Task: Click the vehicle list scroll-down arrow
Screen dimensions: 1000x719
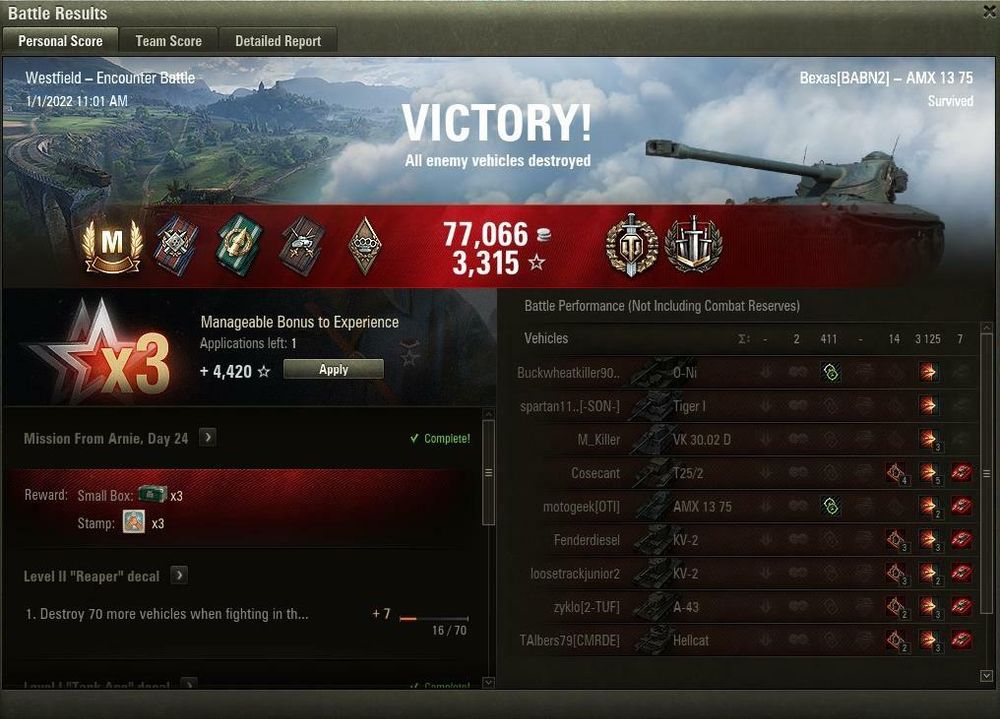Action: (987, 677)
